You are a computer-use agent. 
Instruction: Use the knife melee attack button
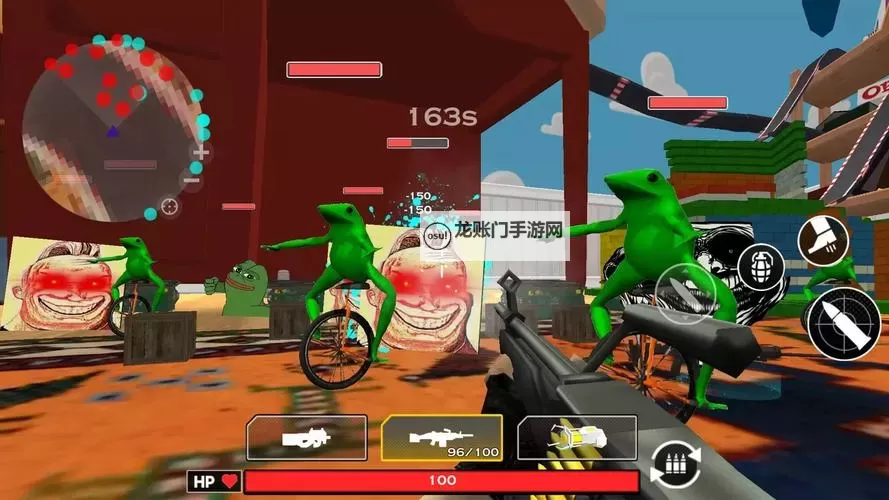click(x=683, y=292)
